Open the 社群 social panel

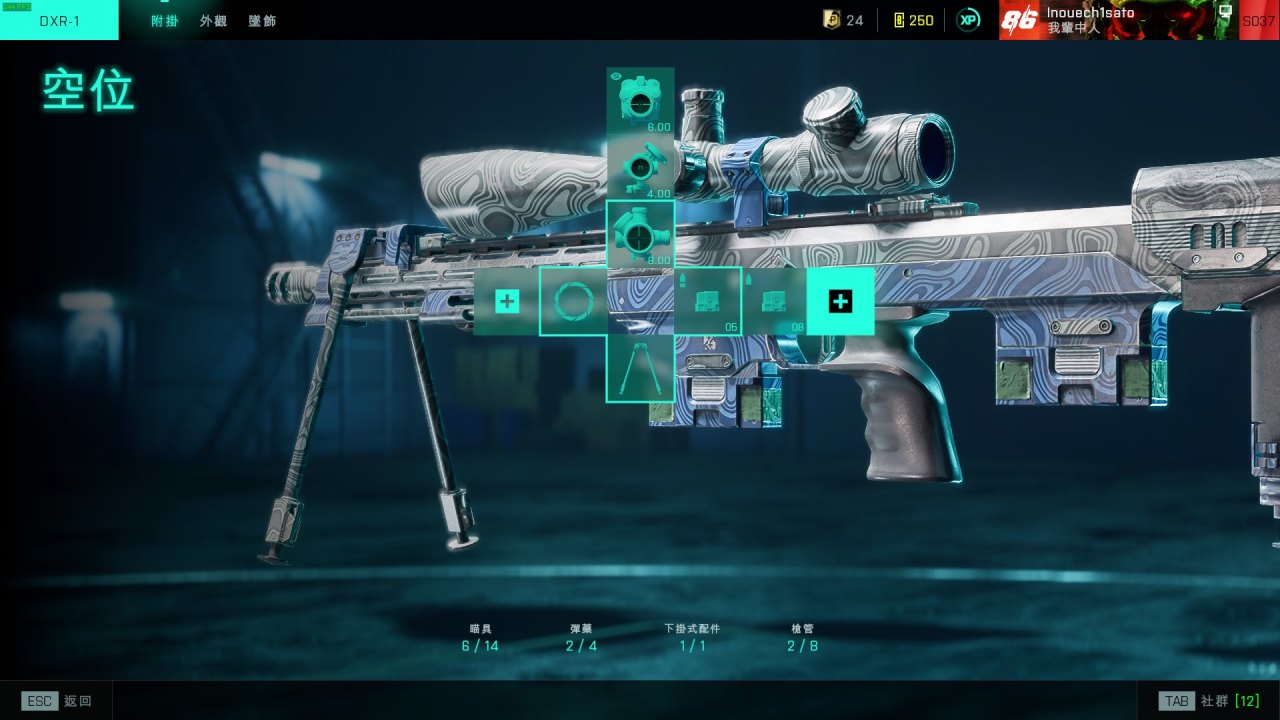coord(1209,701)
